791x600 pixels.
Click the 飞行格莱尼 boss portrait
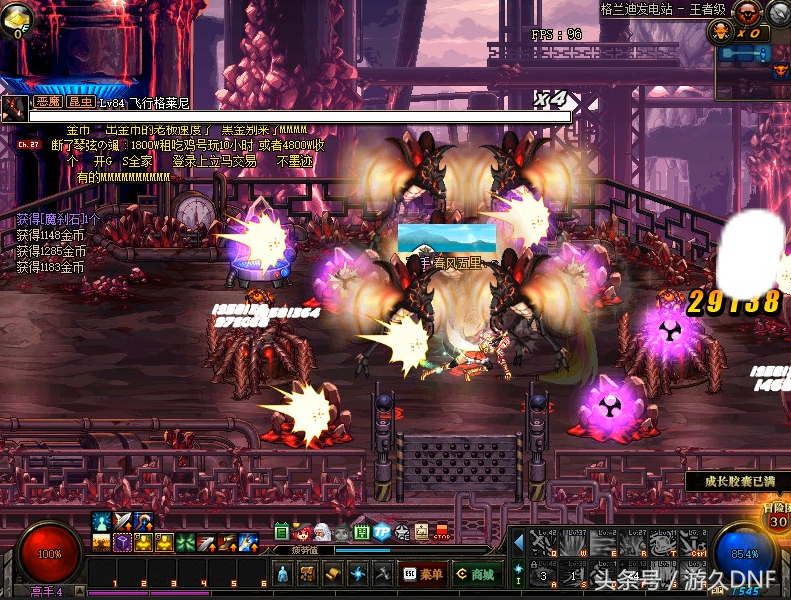(x=14, y=107)
